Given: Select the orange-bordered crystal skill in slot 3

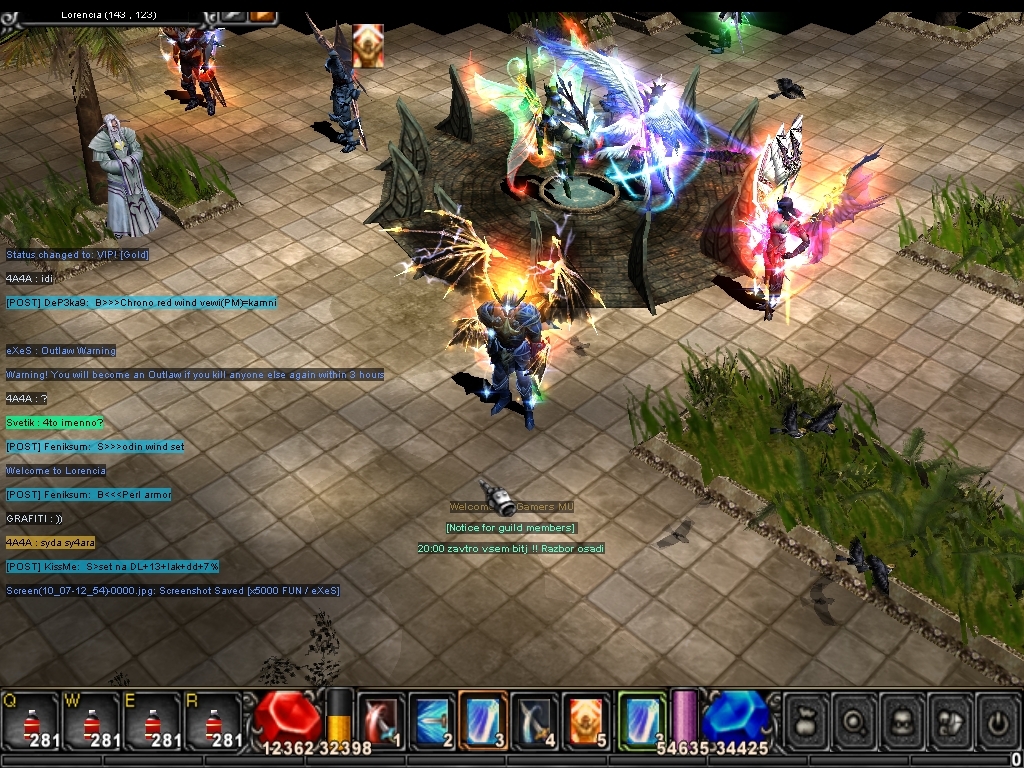Looking at the screenshot, I should point(482,718).
